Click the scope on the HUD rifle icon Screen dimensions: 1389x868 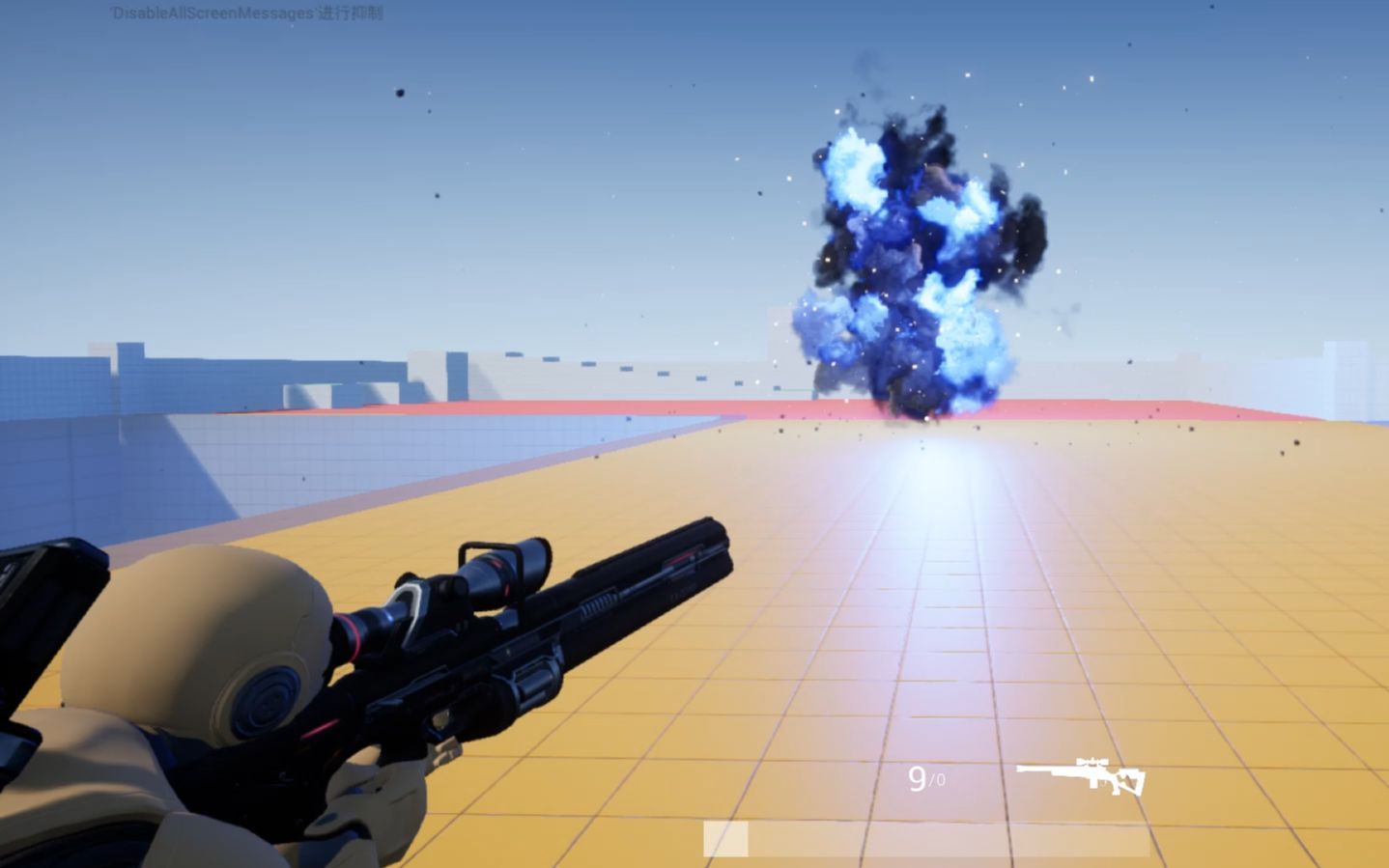[1091, 761]
